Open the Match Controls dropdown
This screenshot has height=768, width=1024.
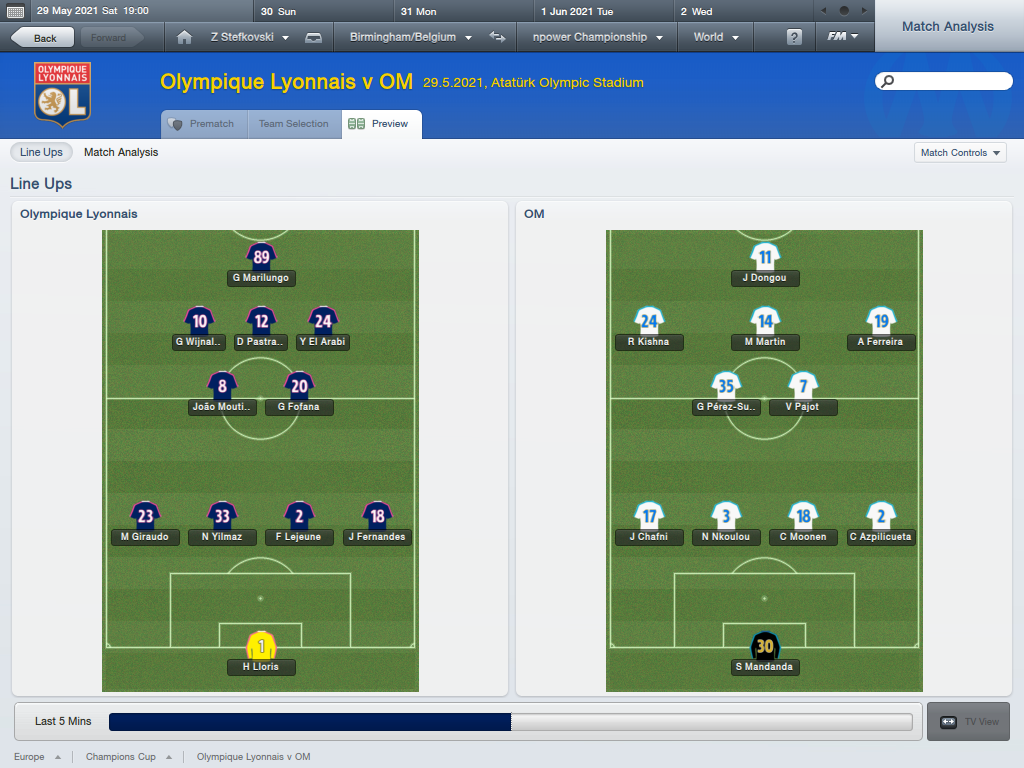tap(960, 153)
